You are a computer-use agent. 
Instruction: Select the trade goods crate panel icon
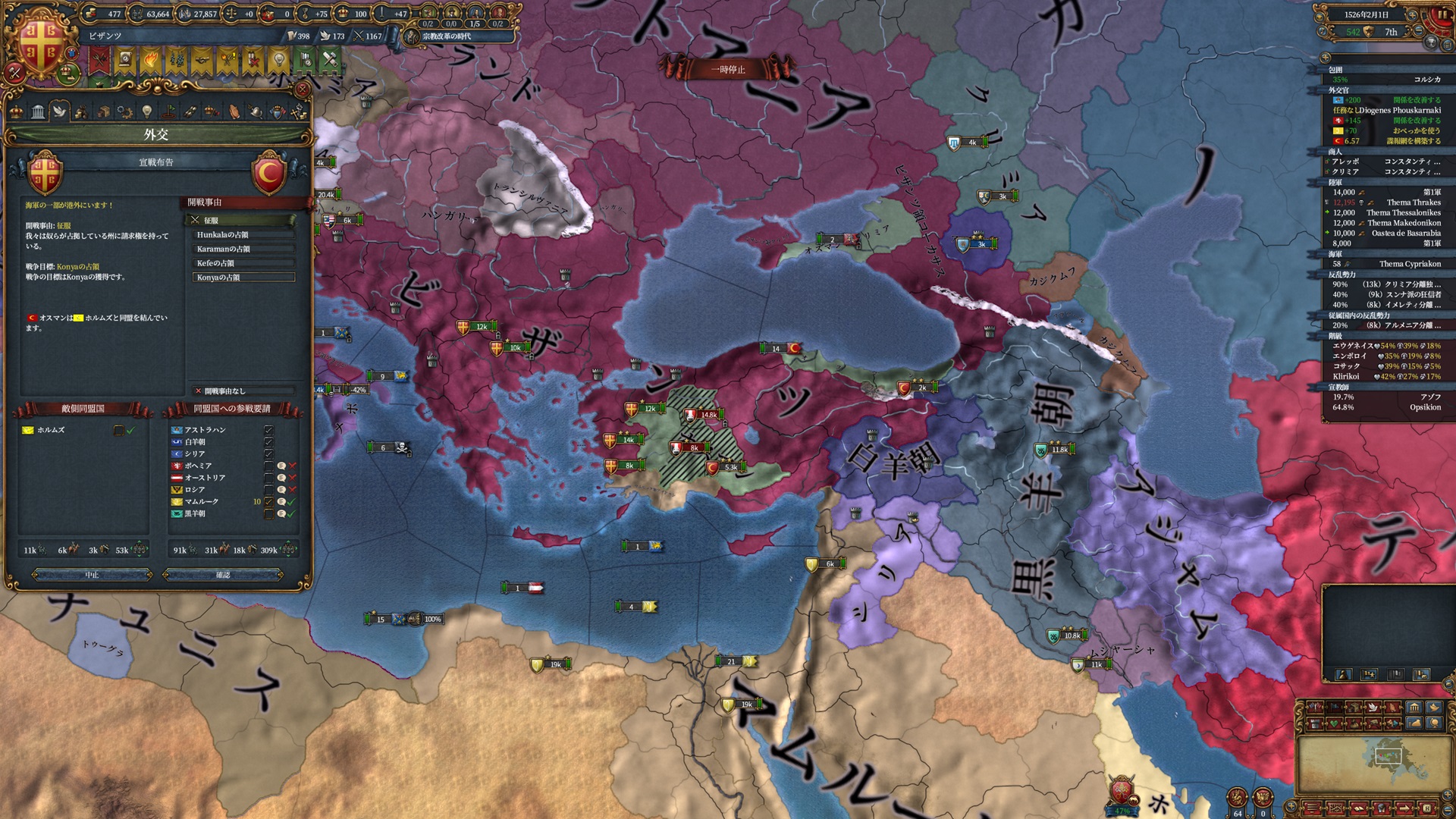click(103, 111)
